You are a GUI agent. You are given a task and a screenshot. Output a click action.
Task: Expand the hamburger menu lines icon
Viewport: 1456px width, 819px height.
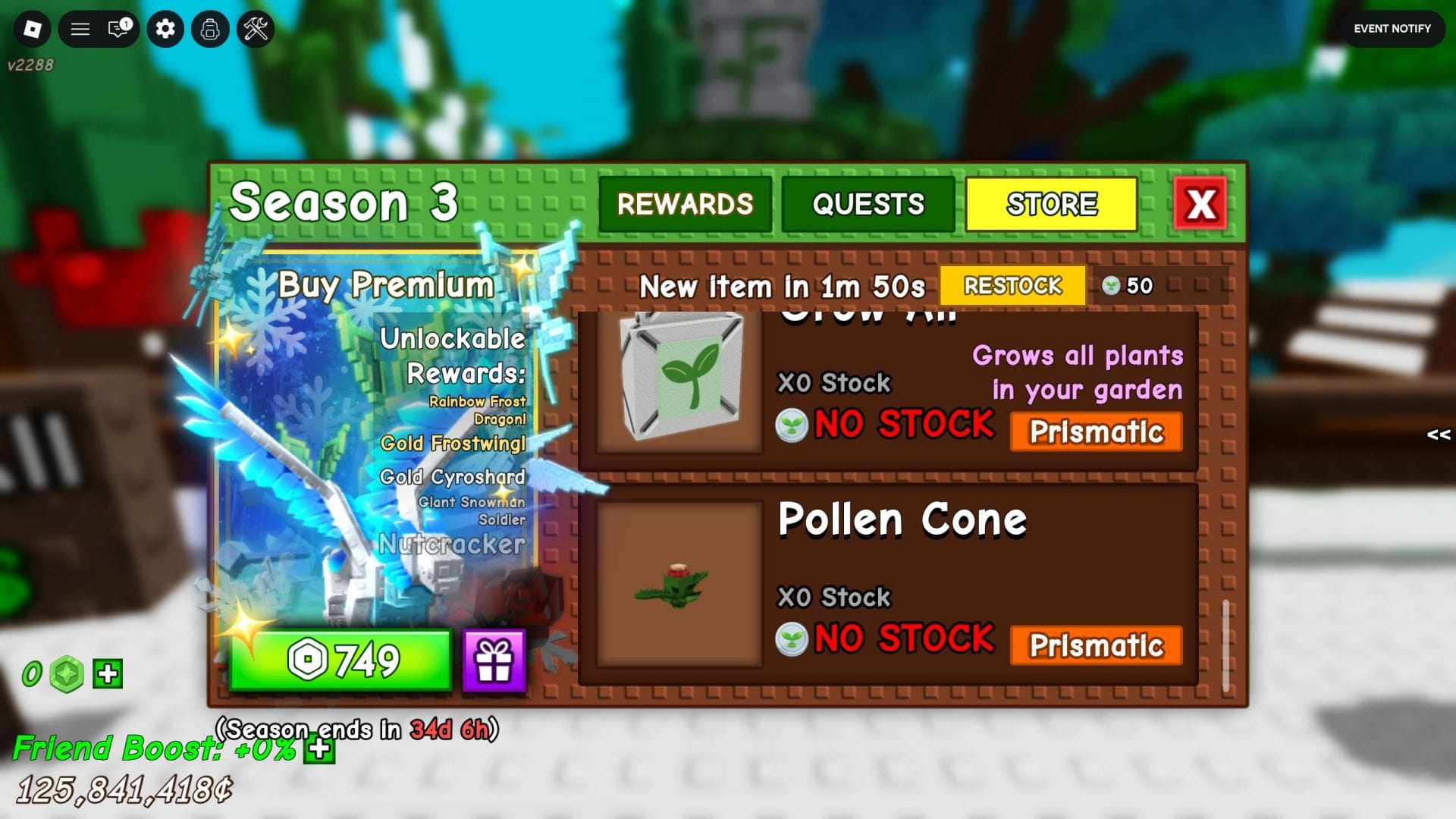pyautogui.click(x=79, y=29)
